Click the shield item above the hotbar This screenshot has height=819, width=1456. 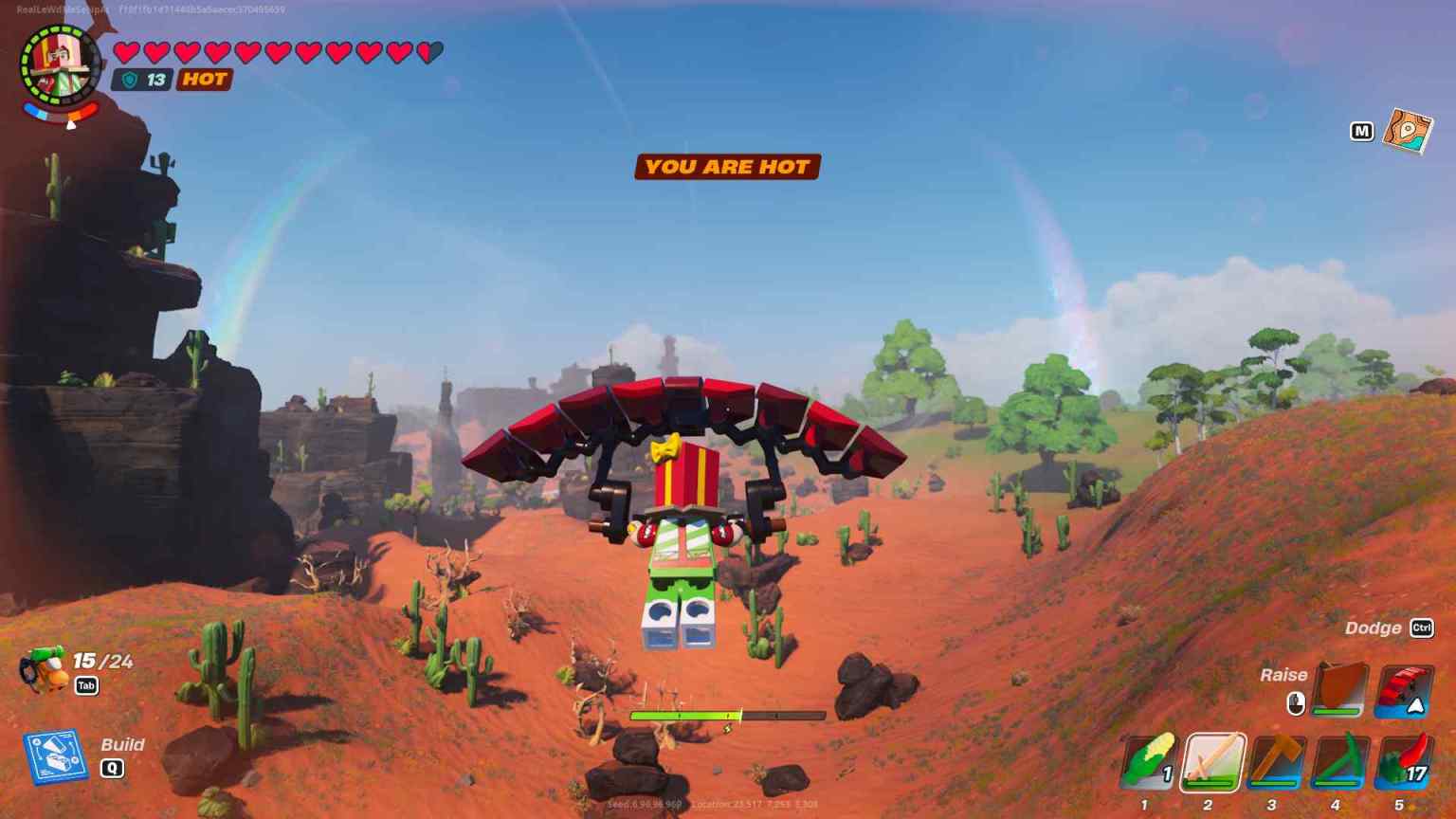pos(1339,691)
